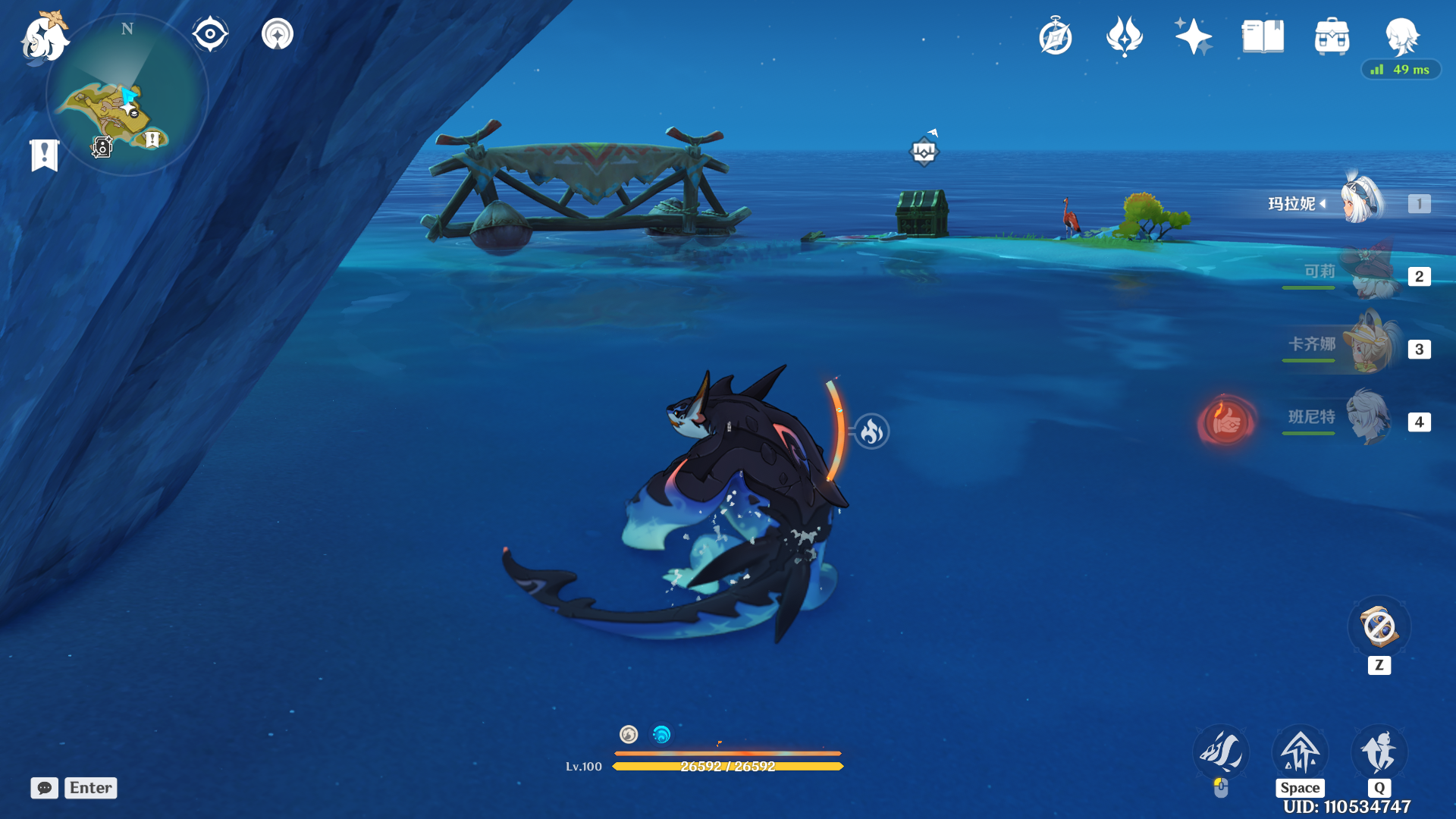The height and width of the screenshot is (819, 1456).
Task: Open the Paimon menu icon
Action: (x=44, y=38)
